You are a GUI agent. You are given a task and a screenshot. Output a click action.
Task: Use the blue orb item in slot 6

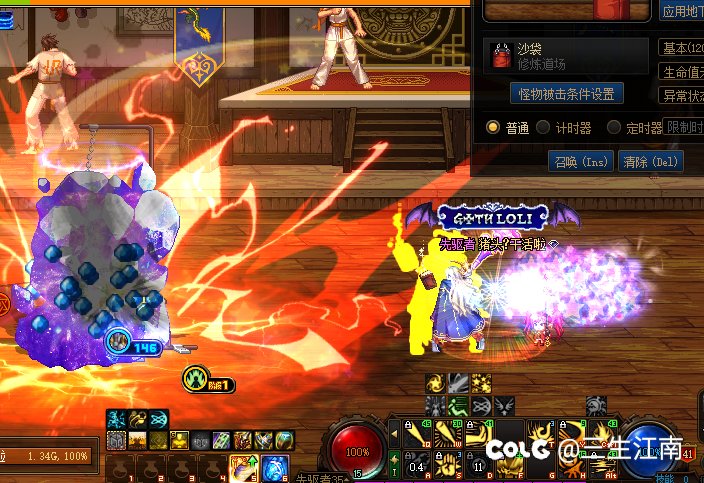click(x=275, y=467)
